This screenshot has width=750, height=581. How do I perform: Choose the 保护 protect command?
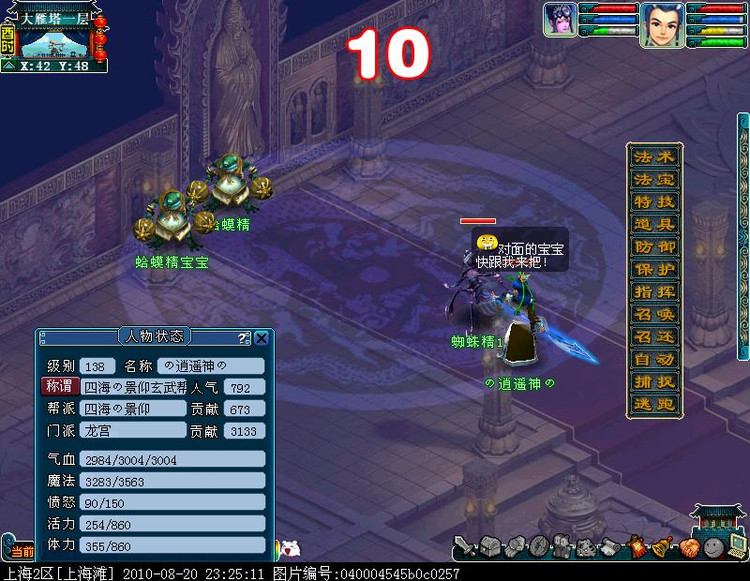tap(655, 270)
